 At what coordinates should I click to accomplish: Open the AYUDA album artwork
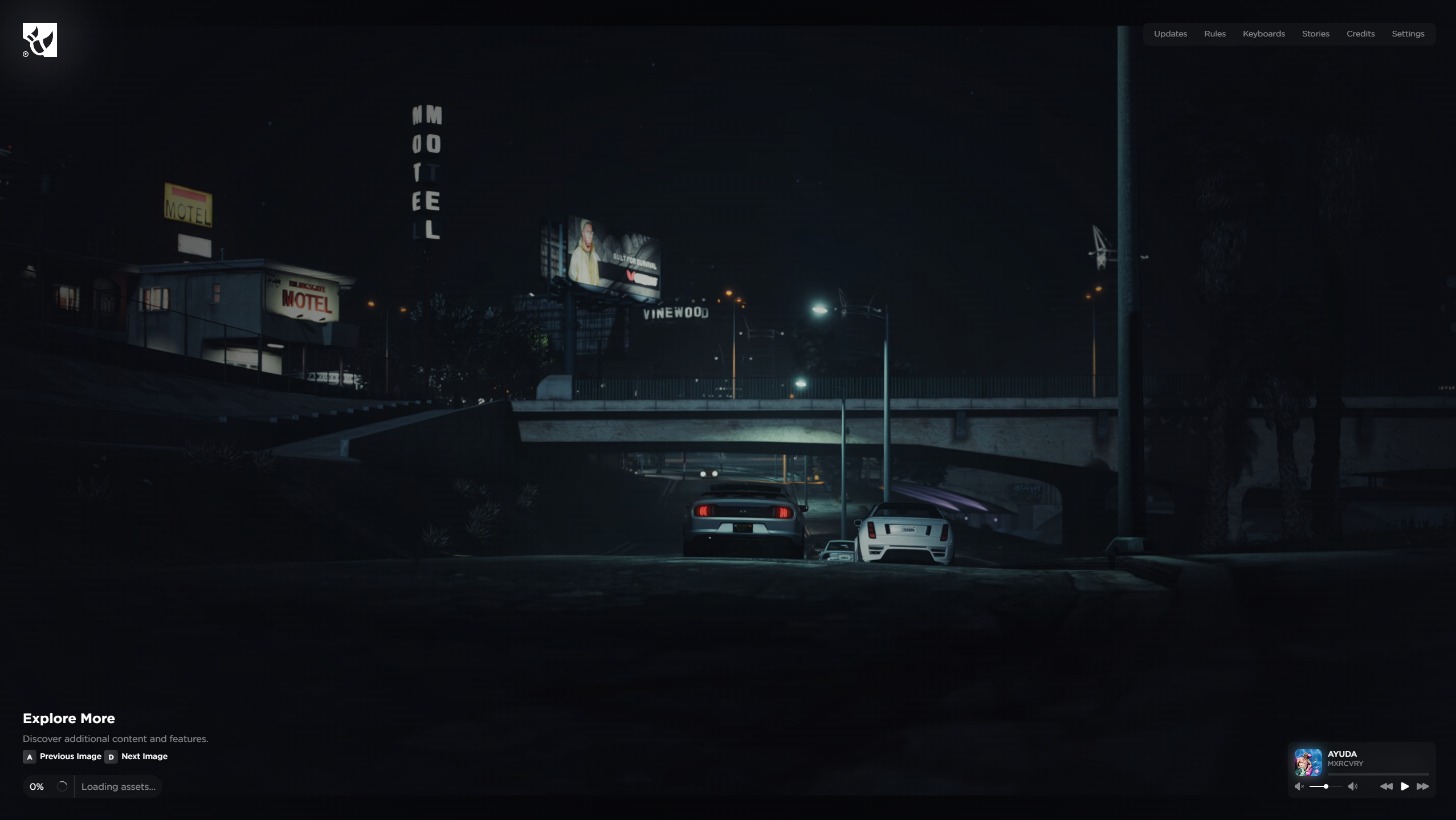(x=1308, y=762)
